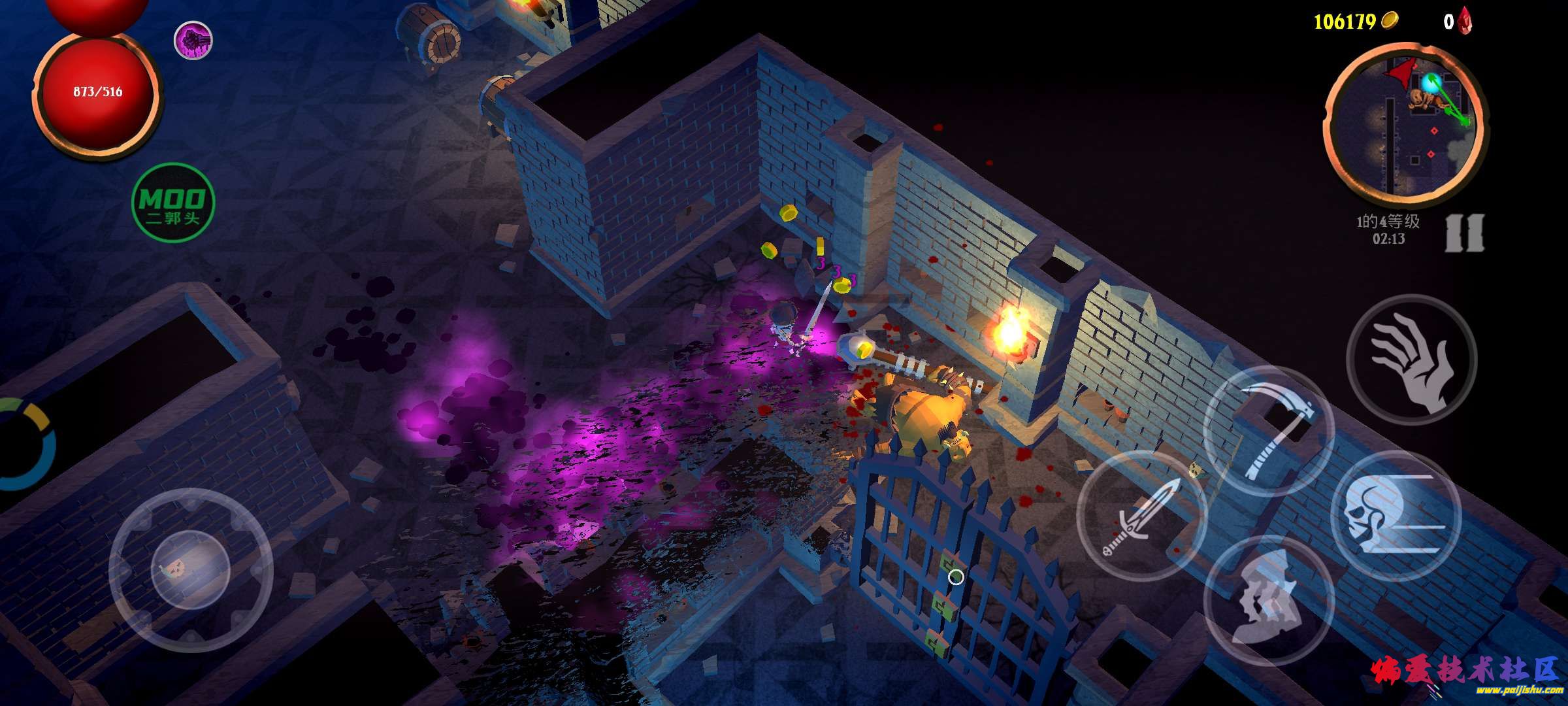Activate the hooded reaper skill
This screenshot has width=1568, height=706.
point(1268,601)
